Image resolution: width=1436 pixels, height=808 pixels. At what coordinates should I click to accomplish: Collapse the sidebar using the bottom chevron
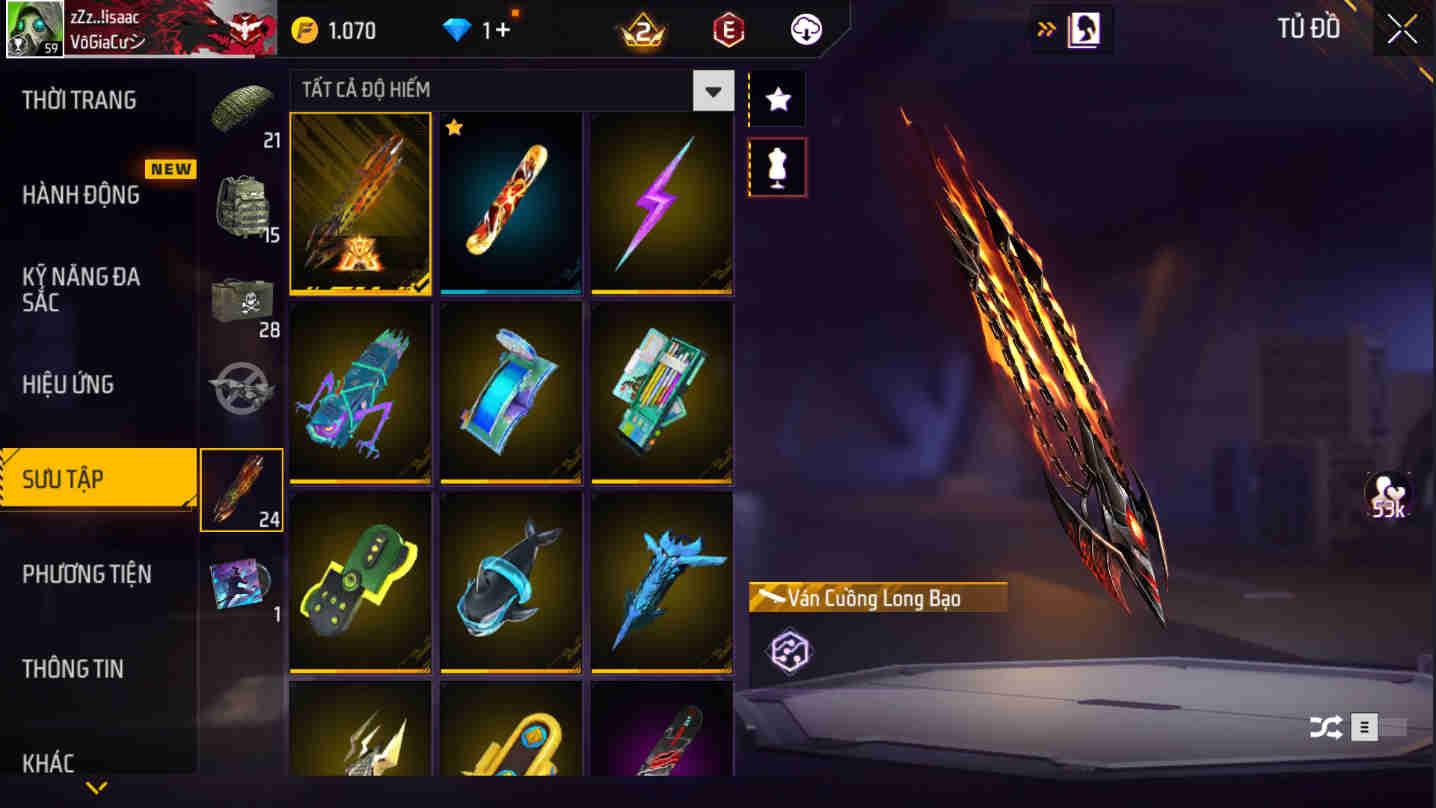pos(95,787)
